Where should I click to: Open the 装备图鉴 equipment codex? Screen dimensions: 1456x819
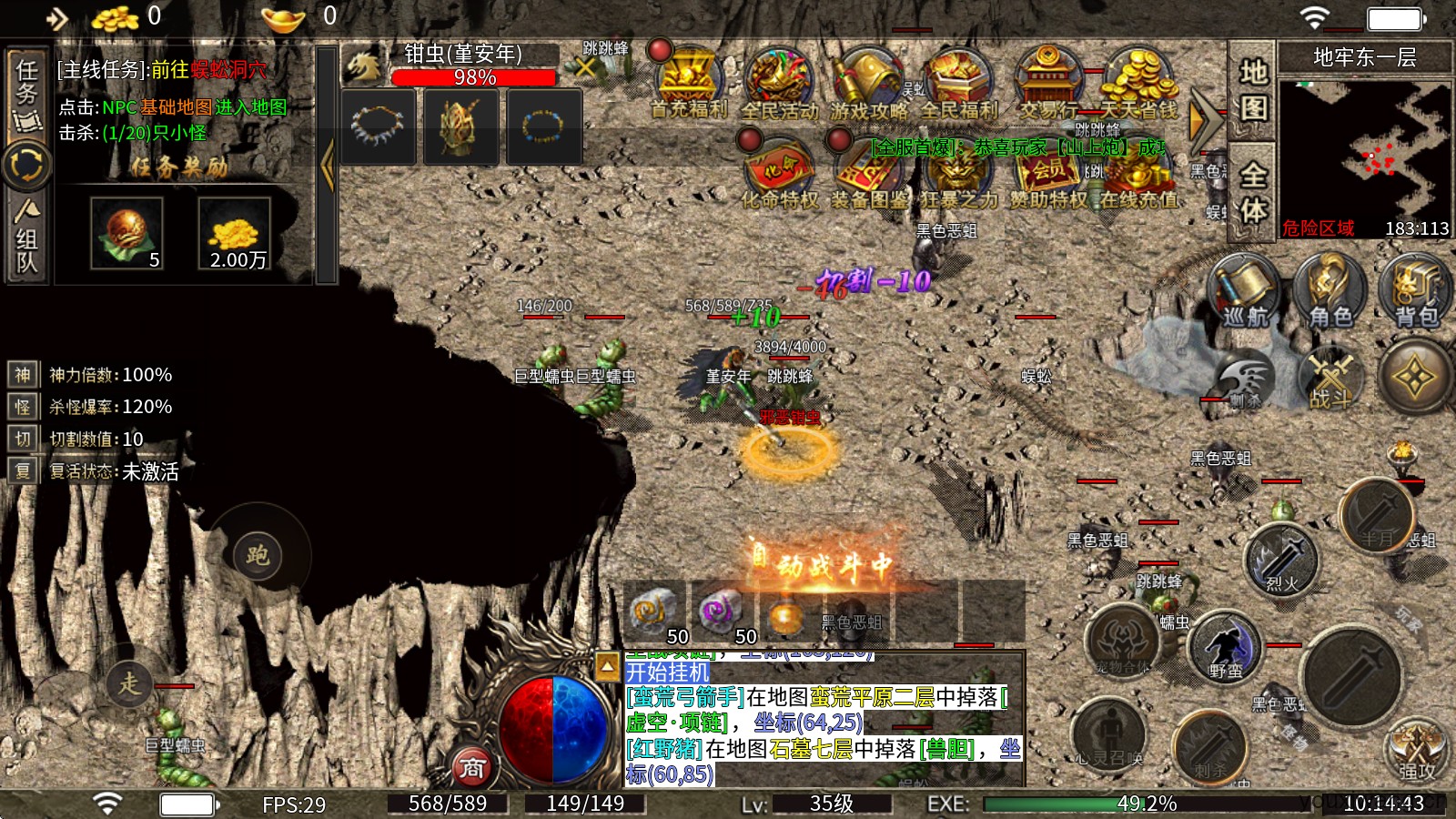coord(868,175)
